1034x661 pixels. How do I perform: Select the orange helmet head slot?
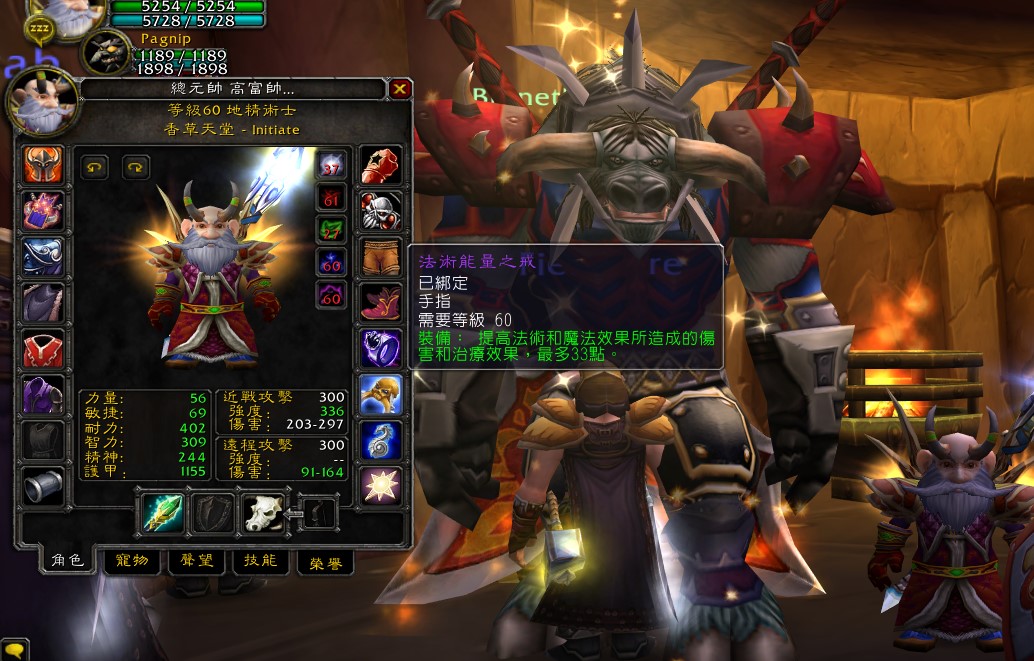click(43, 165)
